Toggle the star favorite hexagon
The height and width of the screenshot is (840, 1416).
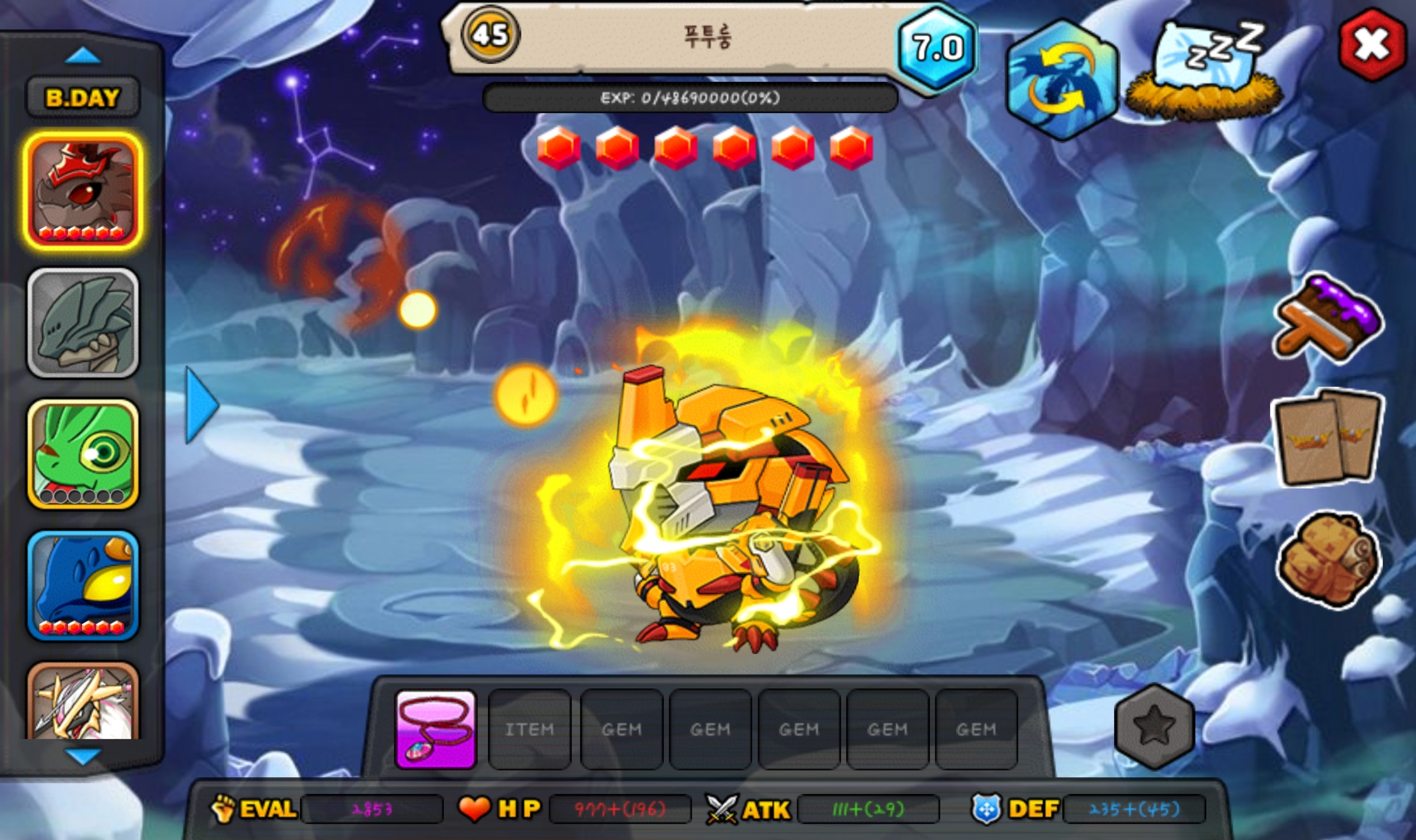pyautogui.click(x=1154, y=727)
